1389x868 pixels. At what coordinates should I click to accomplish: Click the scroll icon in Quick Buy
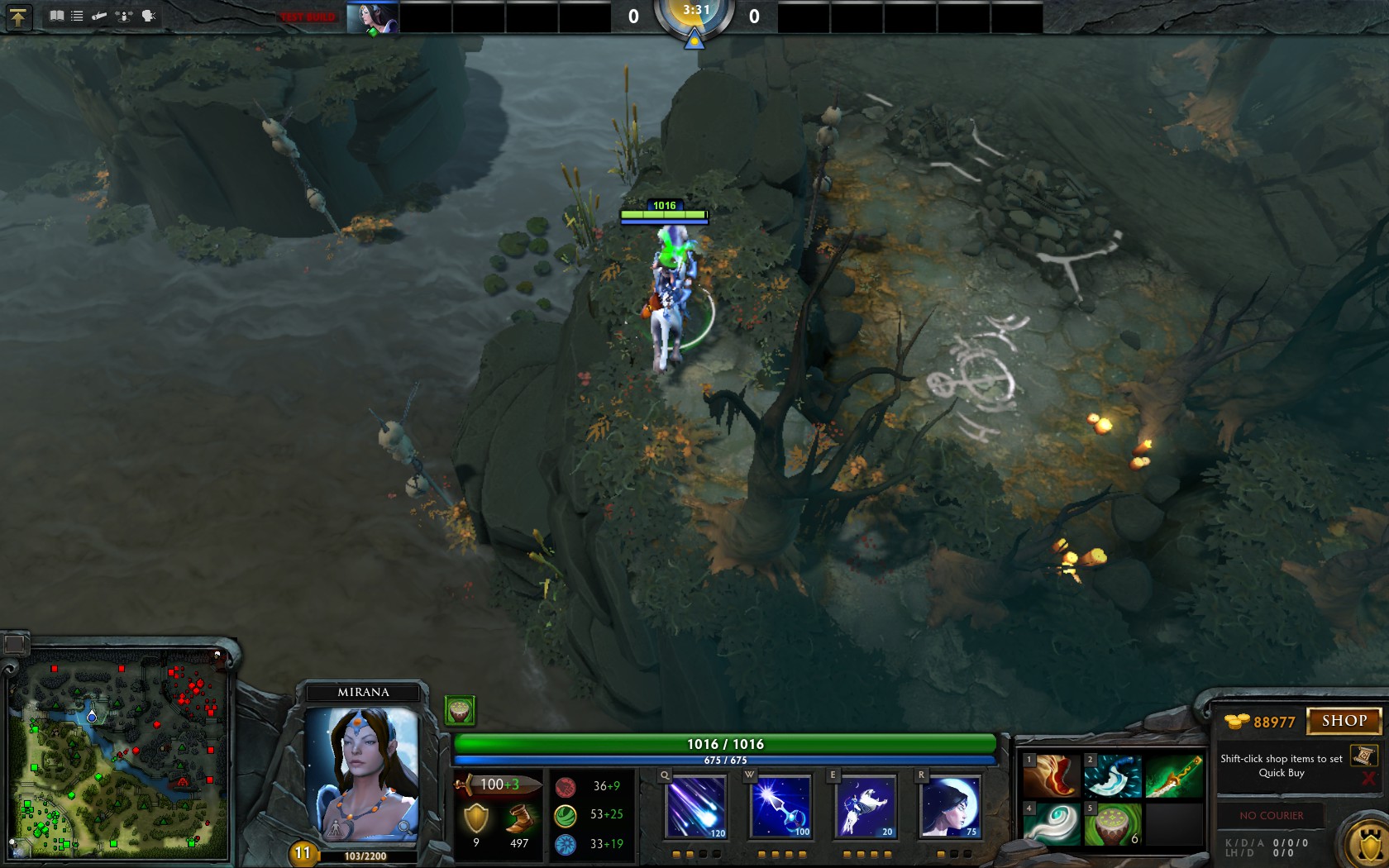(1363, 756)
